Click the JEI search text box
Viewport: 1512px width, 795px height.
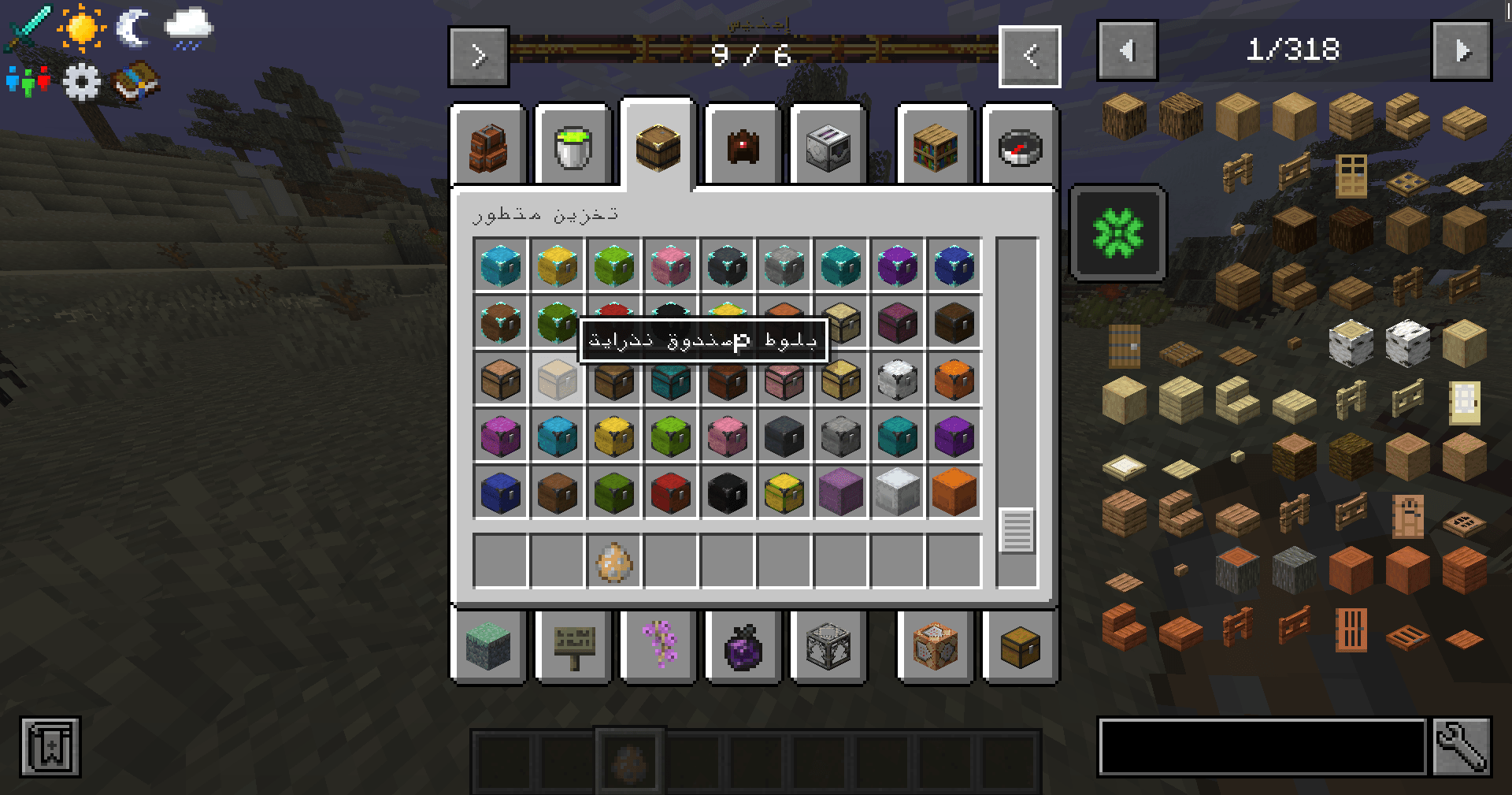point(1262,746)
